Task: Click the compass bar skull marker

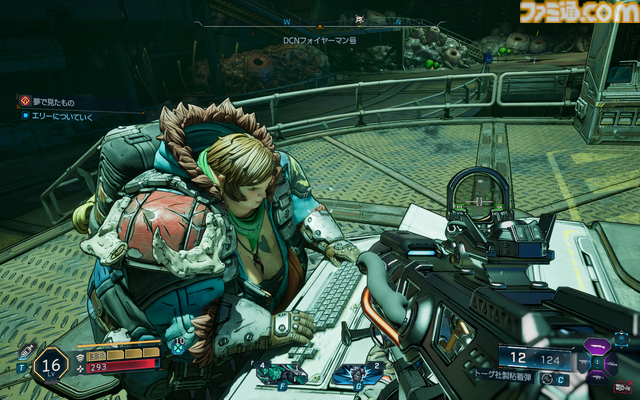Action: coord(359,19)
